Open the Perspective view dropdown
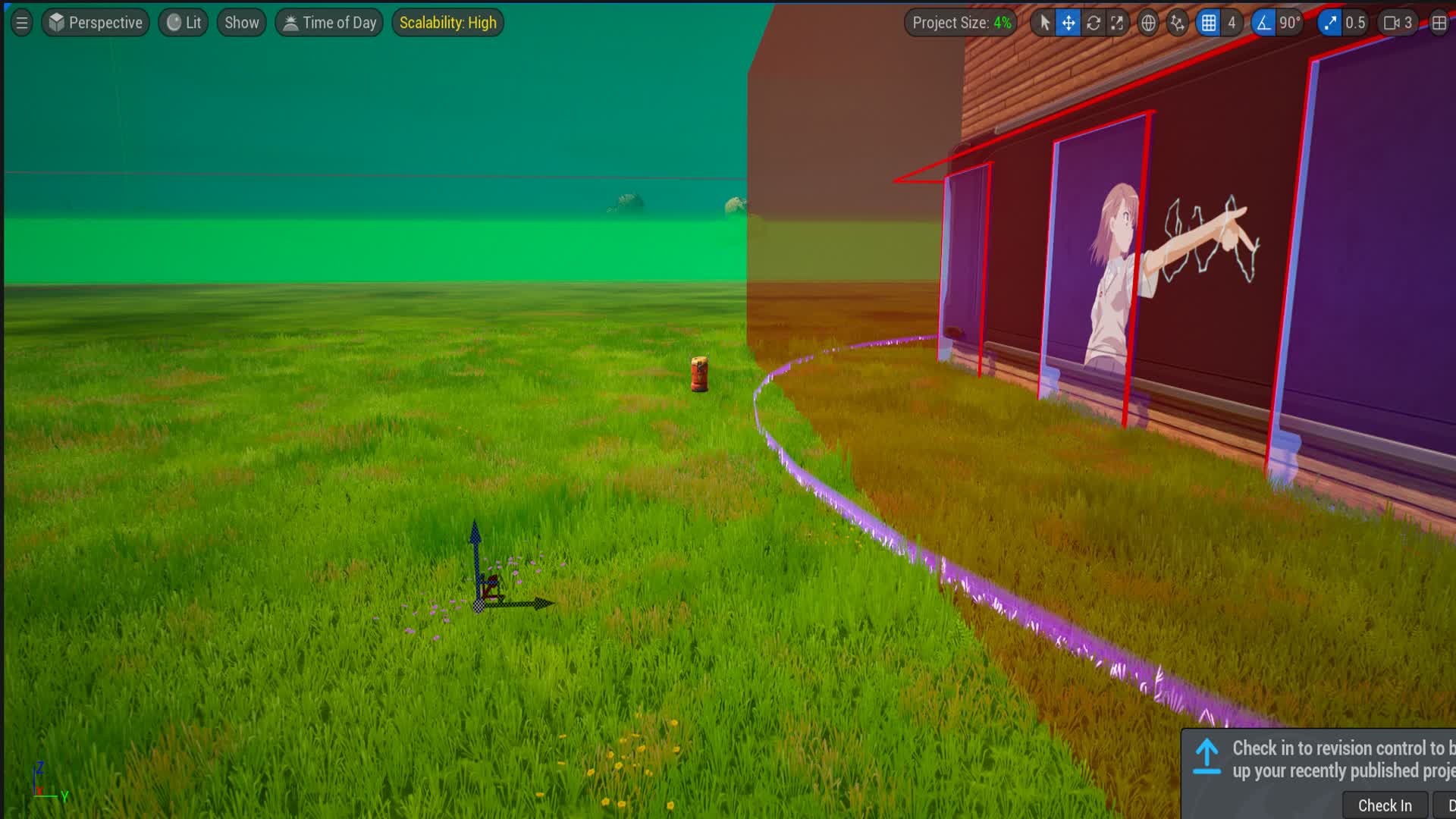1456x819 pixels. click(x=95, y=22)
